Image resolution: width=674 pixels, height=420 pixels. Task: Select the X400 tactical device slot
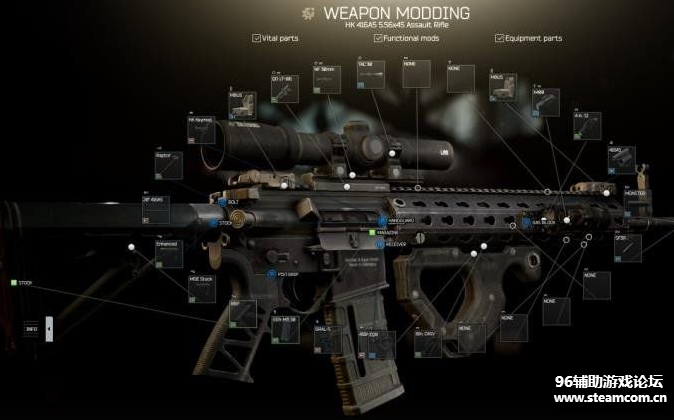click(x=546, y=104)
